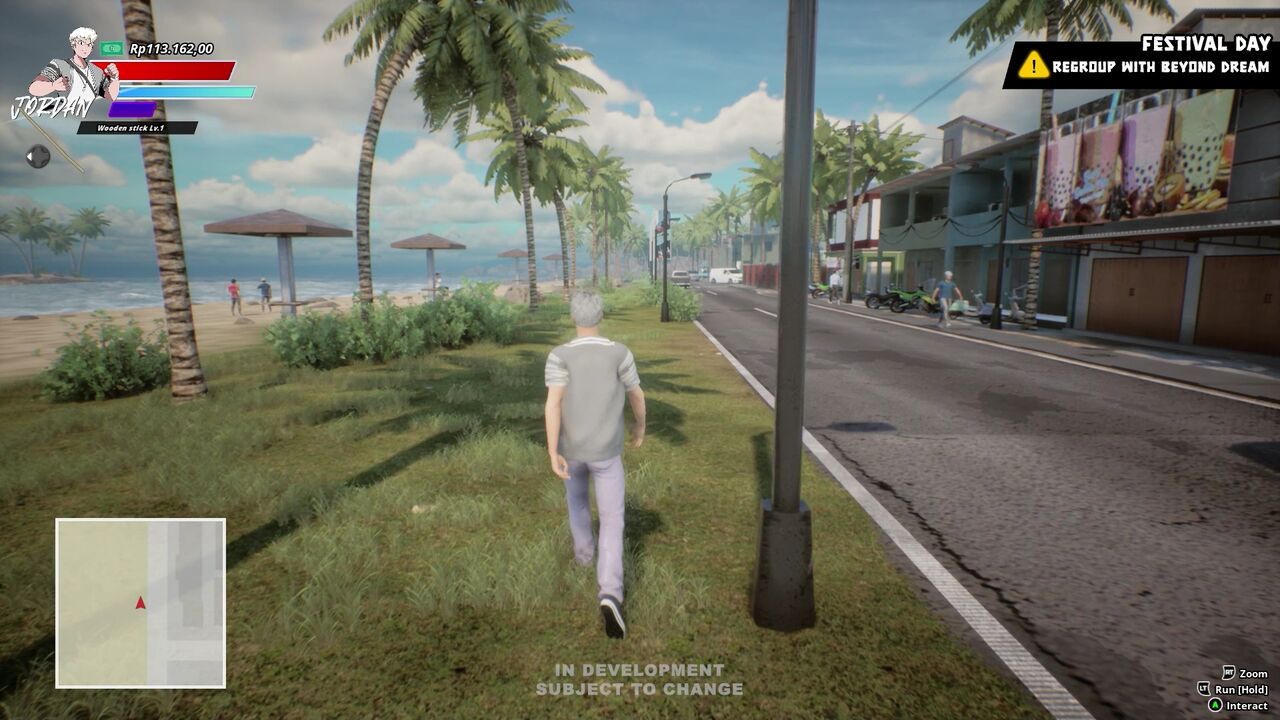The image size is (1280, 720).
Task: Toggle the Zoom camera prompt
Action: 1255,672
